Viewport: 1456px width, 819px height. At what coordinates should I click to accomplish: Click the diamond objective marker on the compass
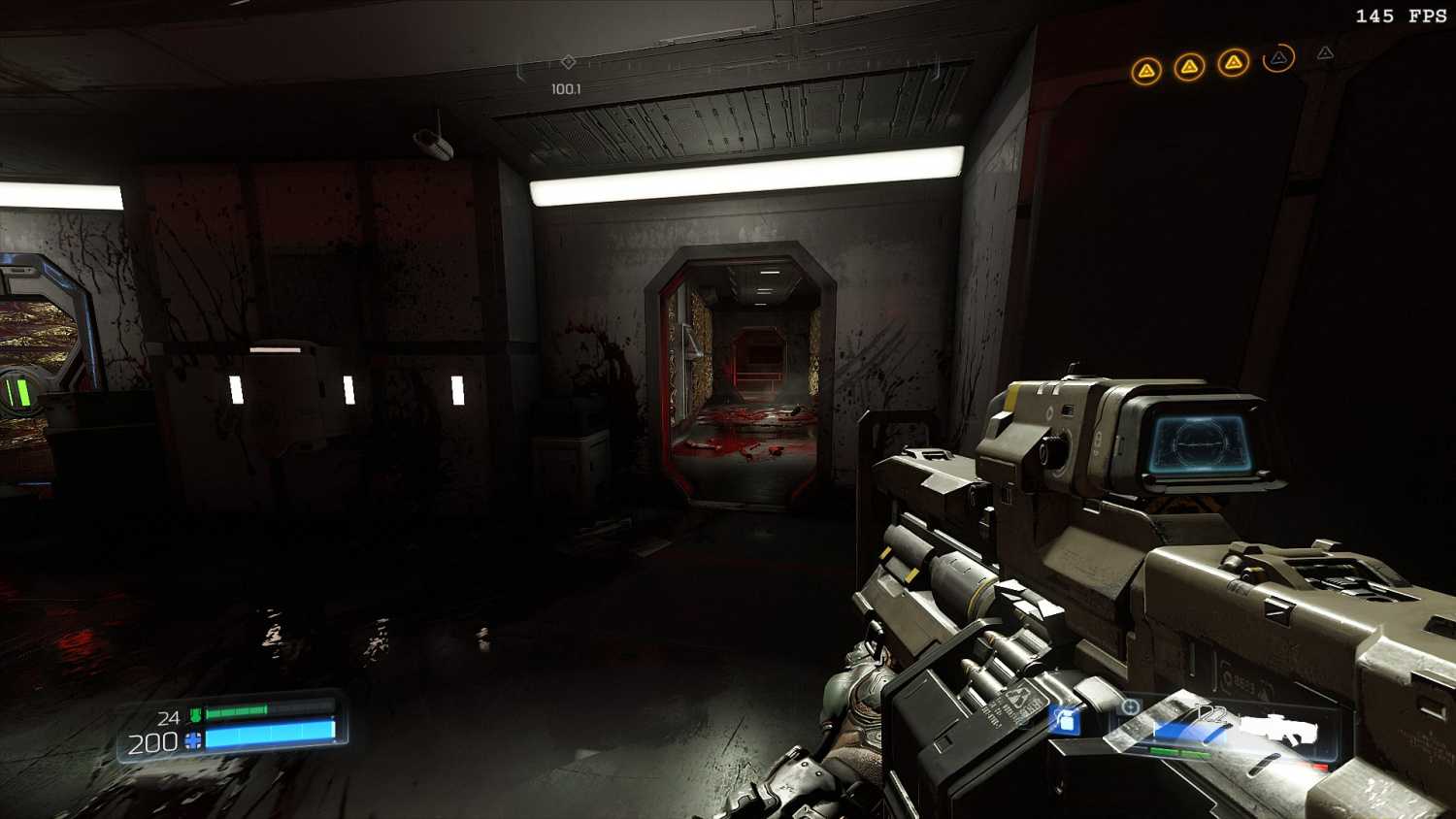[x=569, y=62]
